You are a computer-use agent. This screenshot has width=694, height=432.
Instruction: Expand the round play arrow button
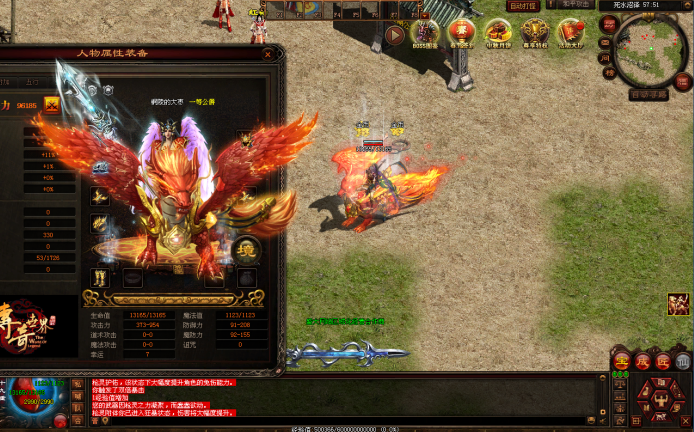395,35
